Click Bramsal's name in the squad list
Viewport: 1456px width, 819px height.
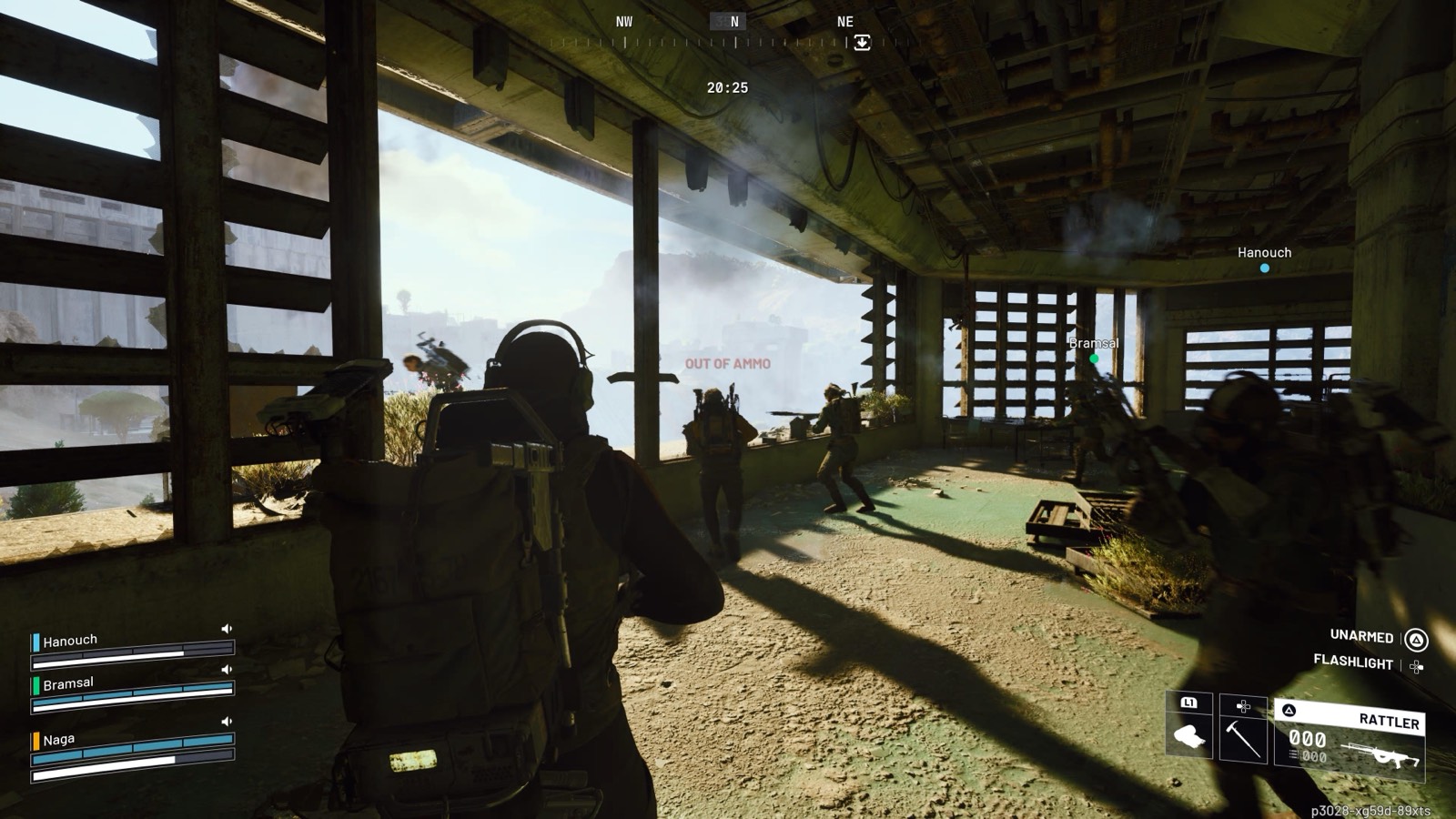click(68, 683)
